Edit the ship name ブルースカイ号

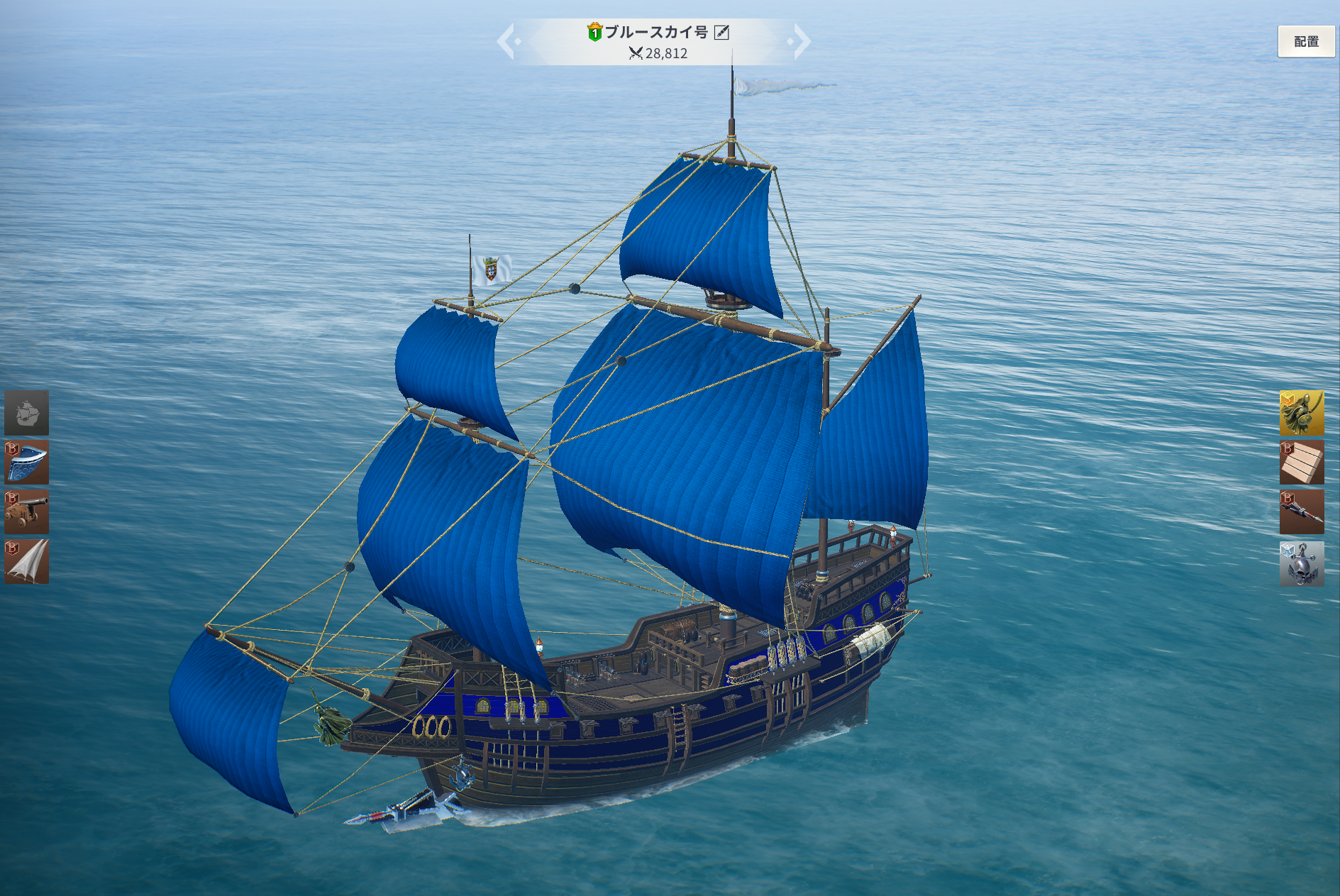721,32
